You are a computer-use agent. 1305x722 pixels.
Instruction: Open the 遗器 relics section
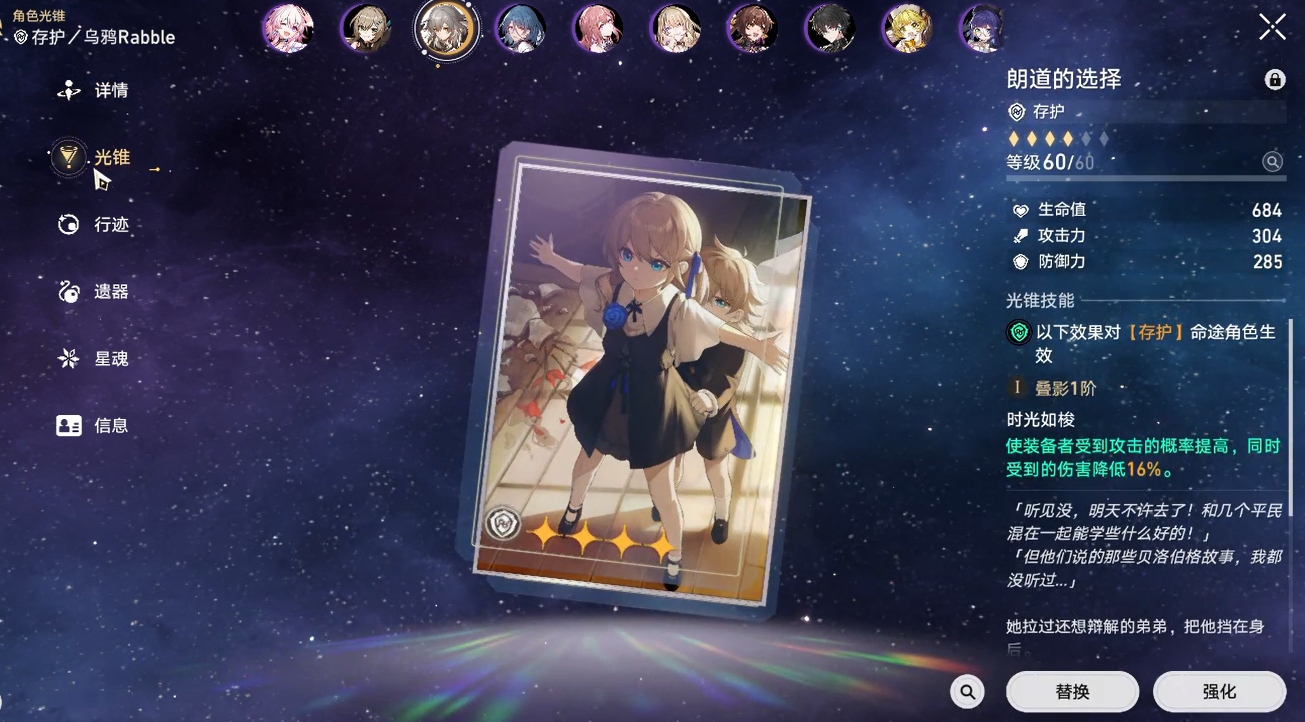[95, 292]
